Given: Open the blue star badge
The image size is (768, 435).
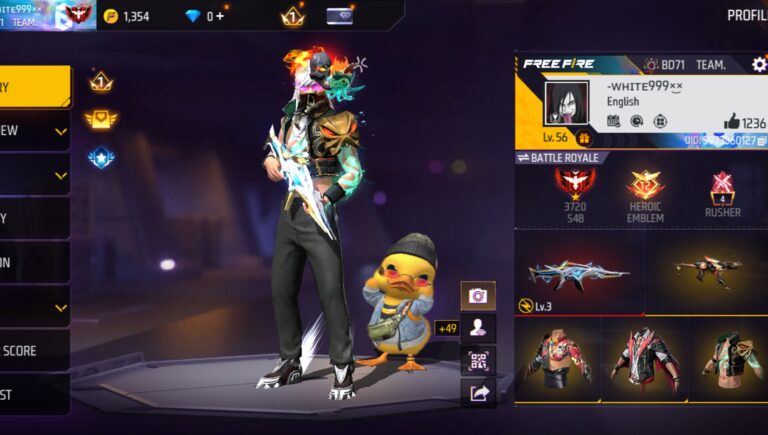Looking at the screenshot, I should click(101, 158).
